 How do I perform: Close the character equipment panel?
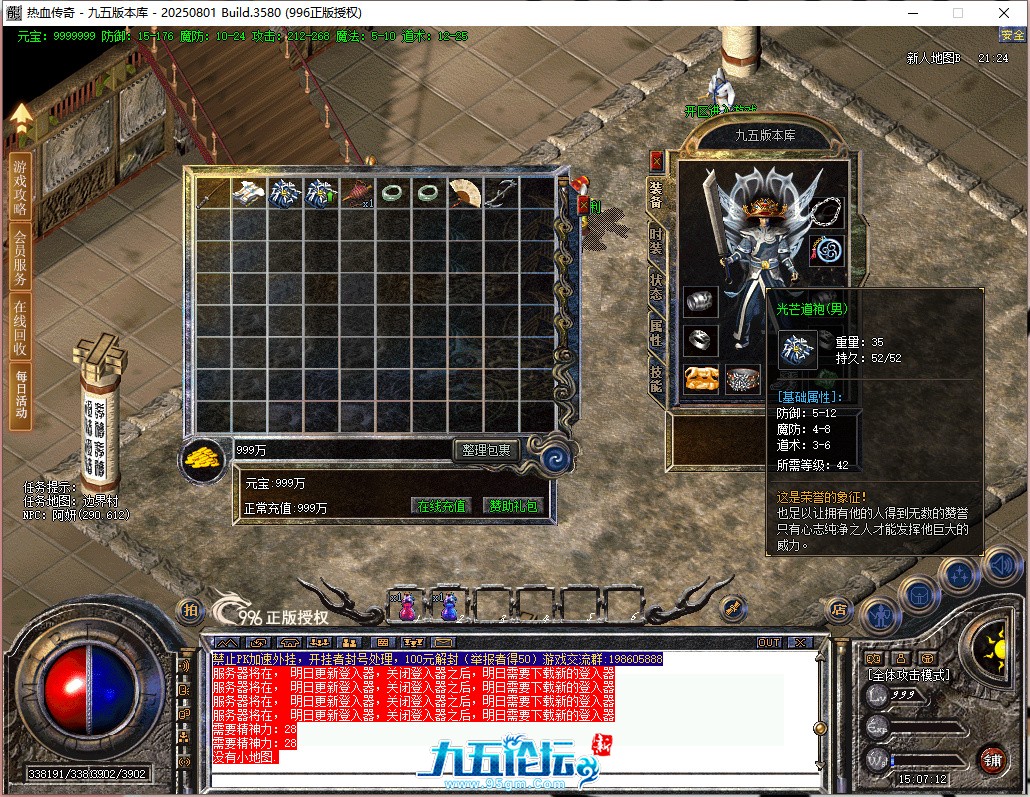click(x=656, y=160)
